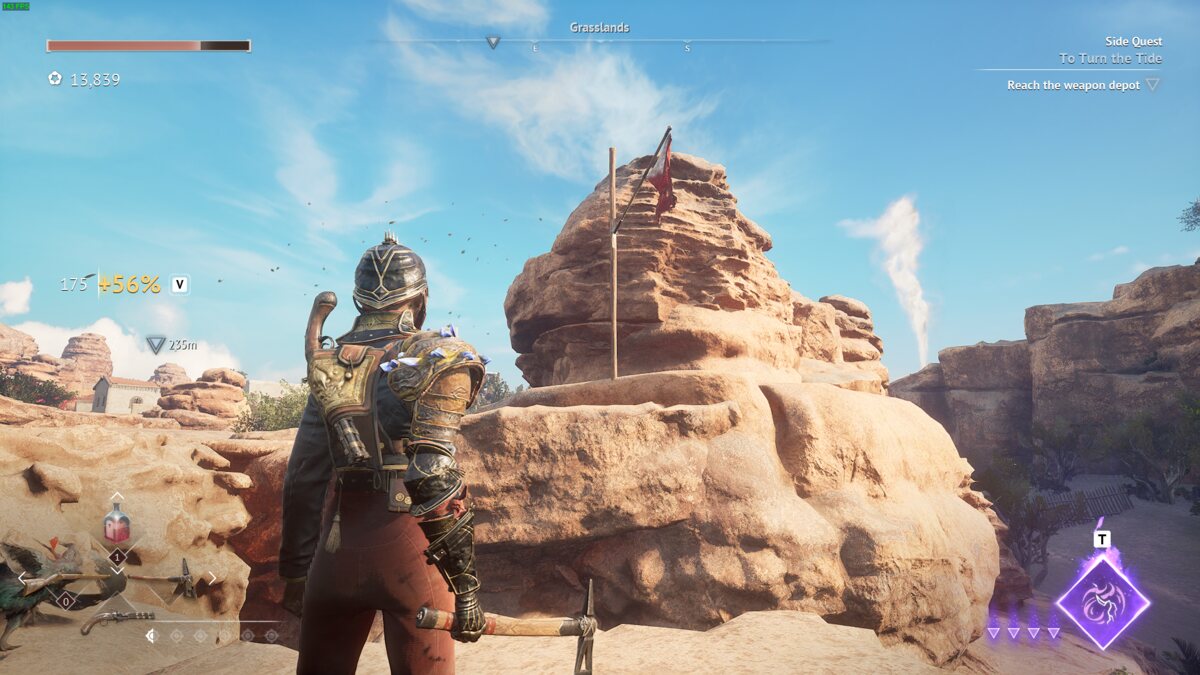The height and width of the screenshot is (675, 1200).
Task: Select the 235m objective waypoint marker
Action: click(x=156, y=345)
